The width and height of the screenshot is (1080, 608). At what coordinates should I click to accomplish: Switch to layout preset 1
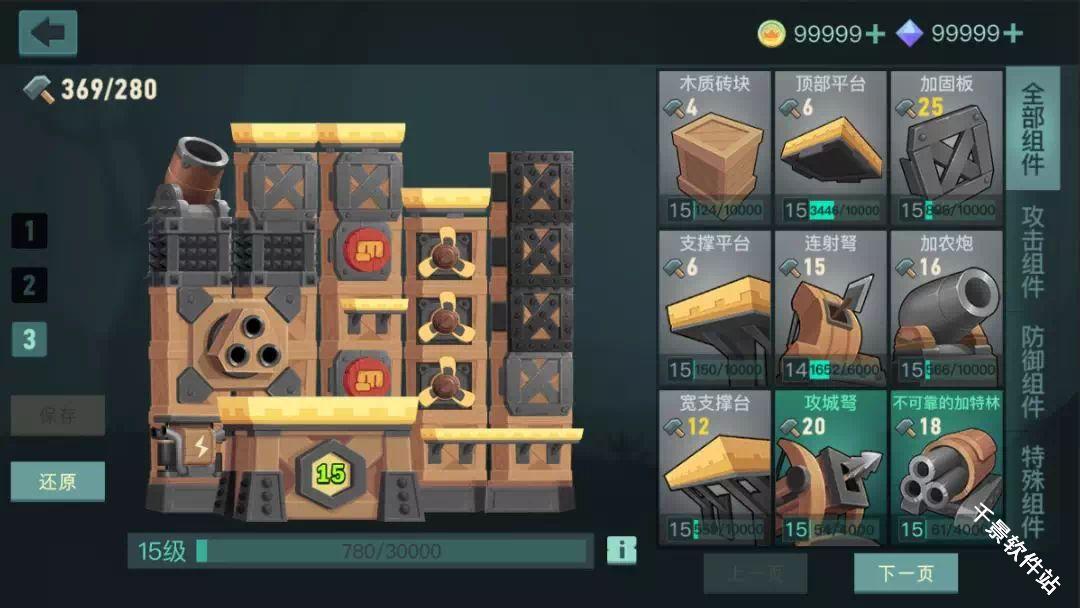click(x=29, y=232)
